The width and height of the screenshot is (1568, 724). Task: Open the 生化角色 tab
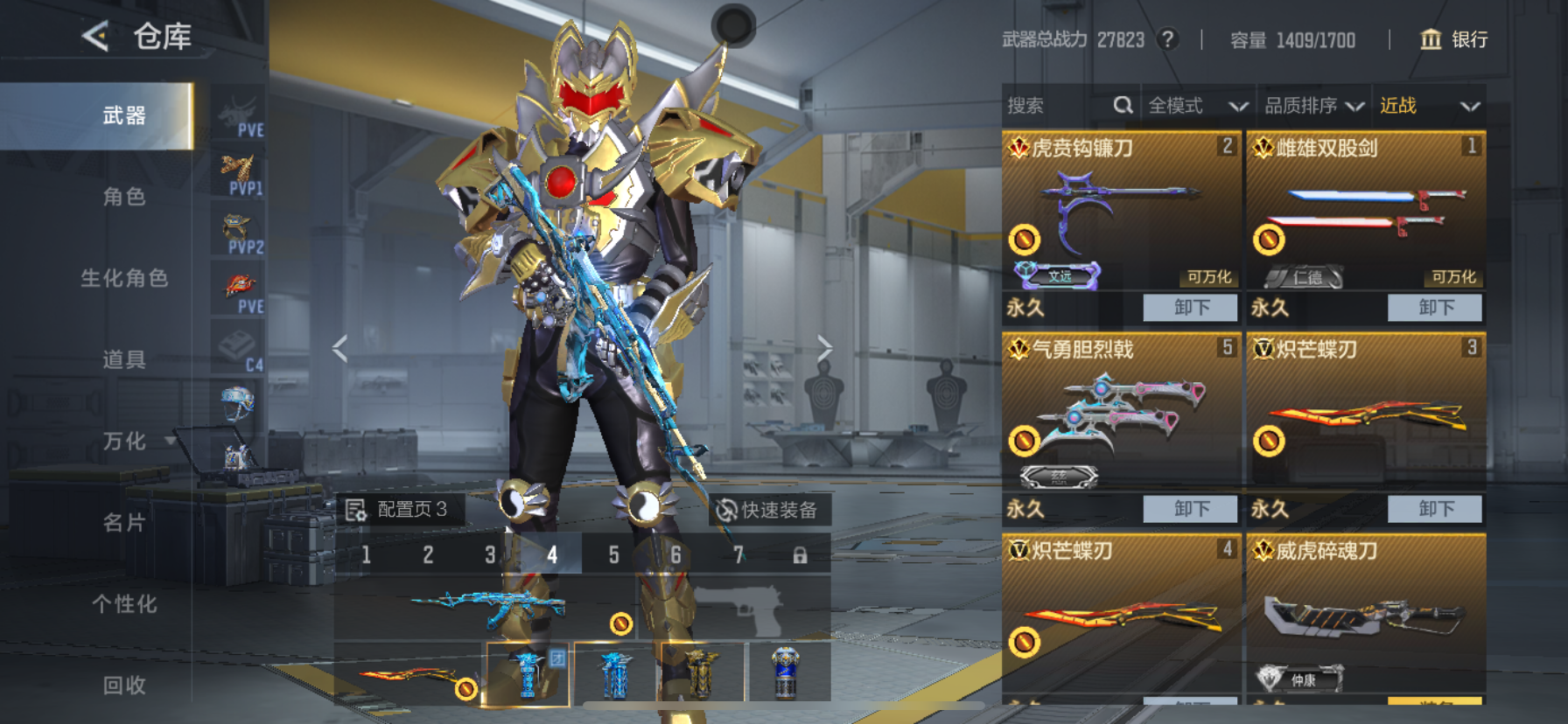124,278
